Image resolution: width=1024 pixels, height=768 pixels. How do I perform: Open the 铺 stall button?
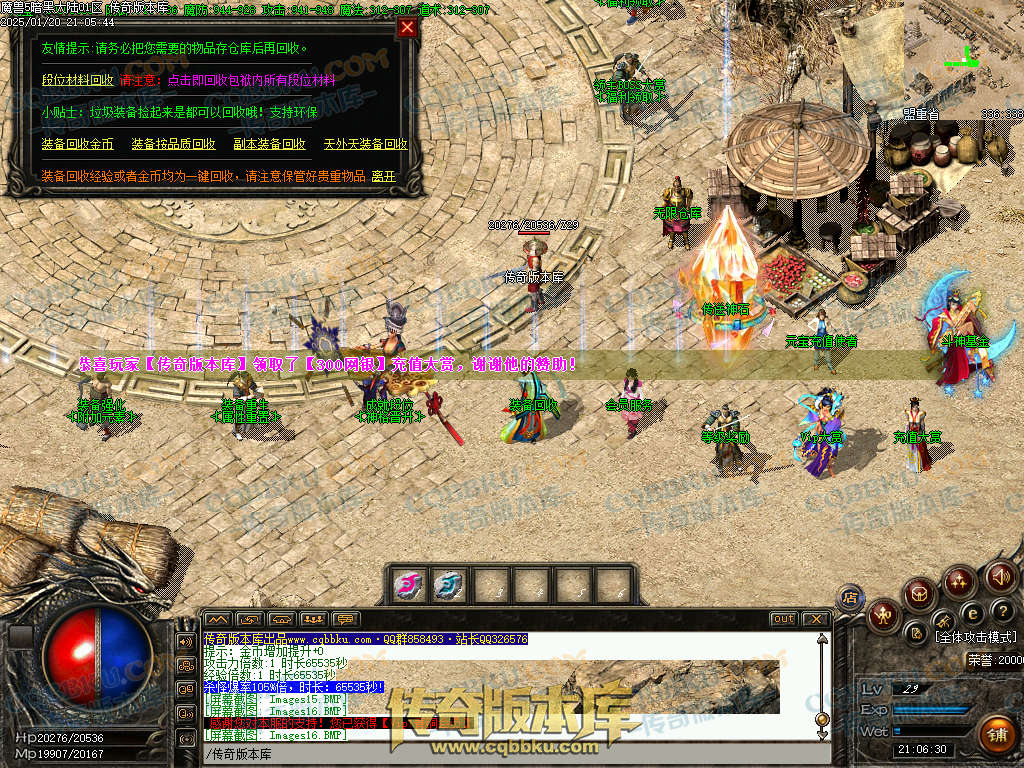coord(996,735)
